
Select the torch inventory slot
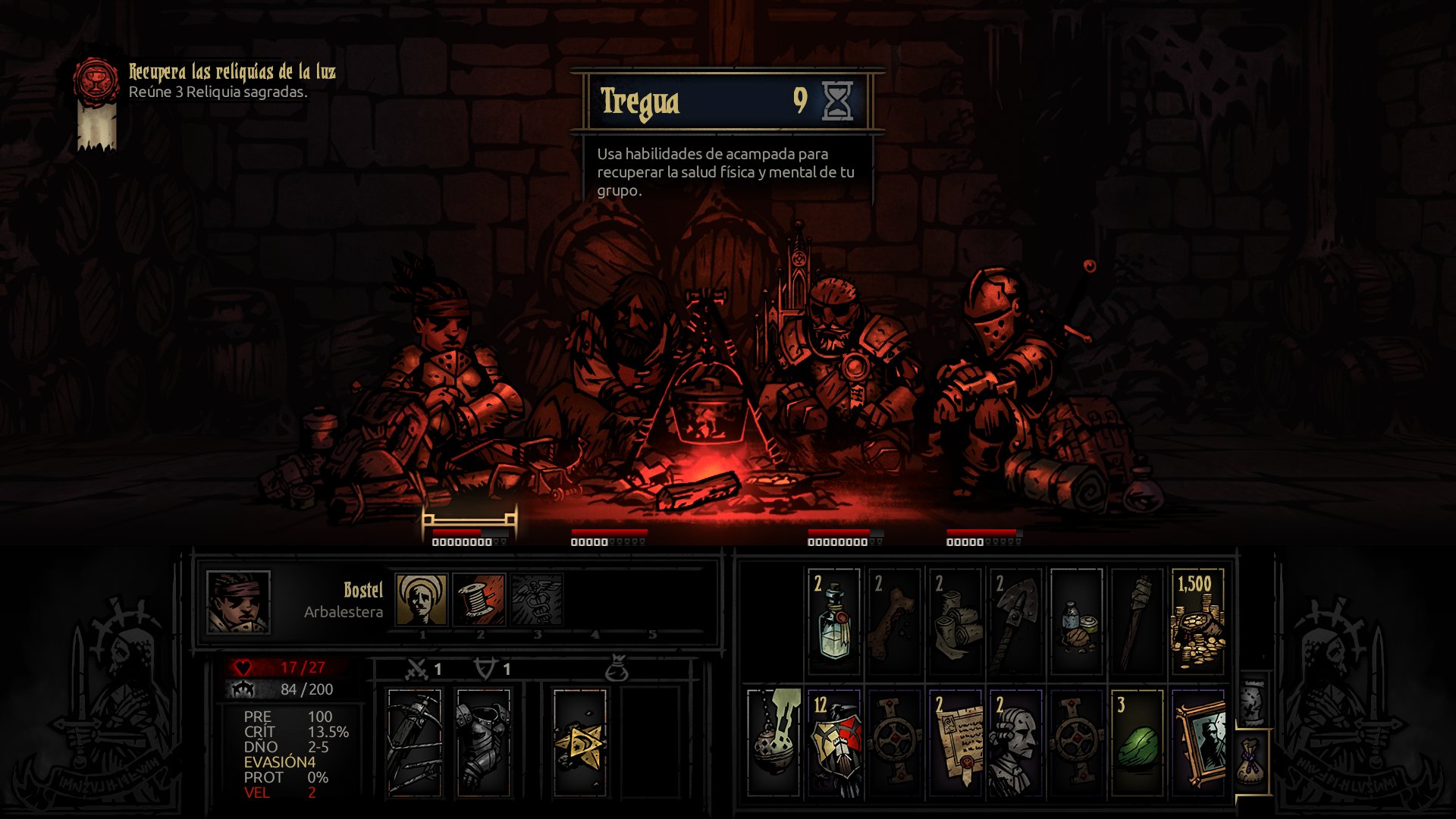[x=1137, y=621]
